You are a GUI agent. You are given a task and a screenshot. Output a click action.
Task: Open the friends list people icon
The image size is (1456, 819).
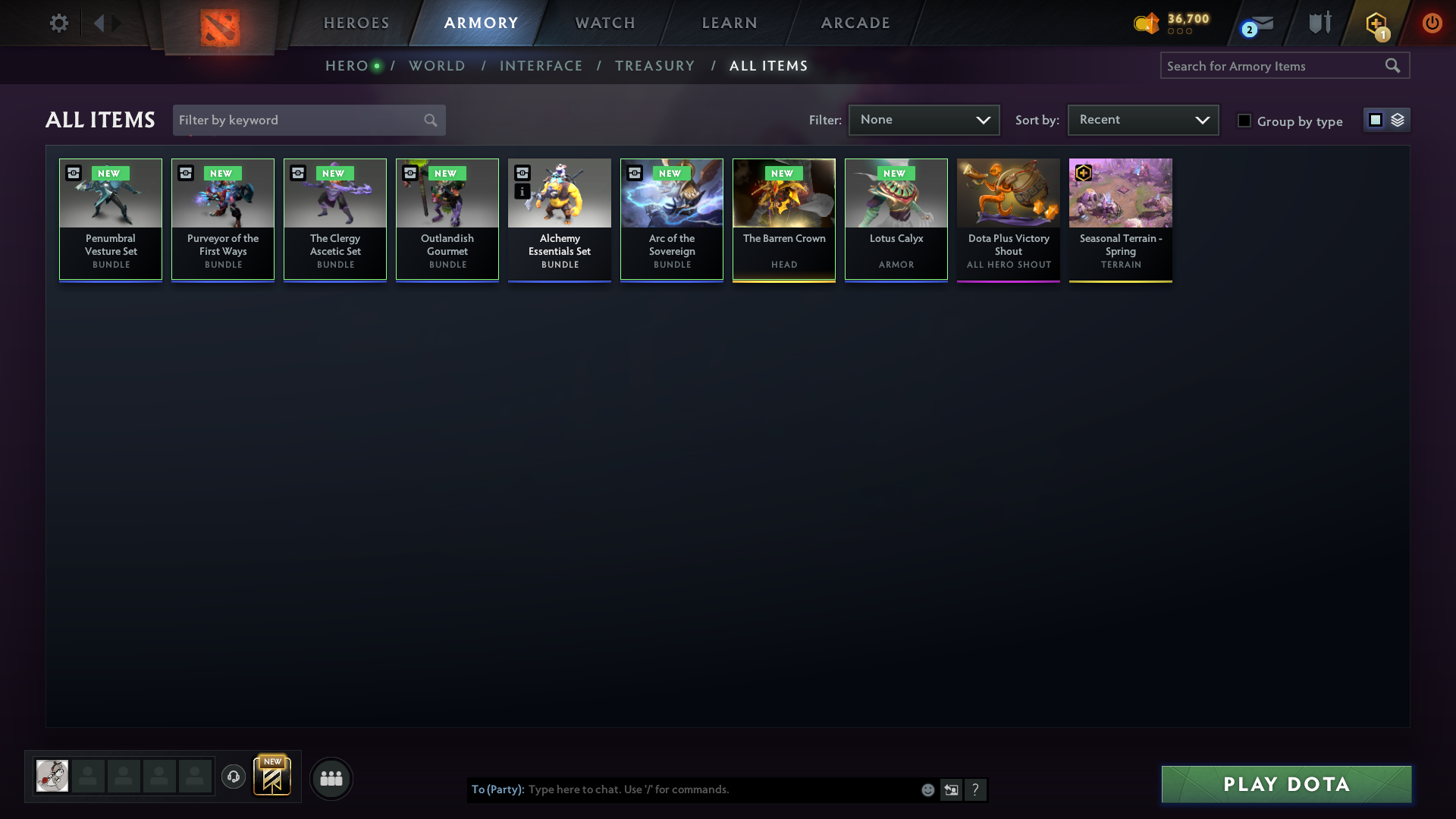[x=331, y=778]
